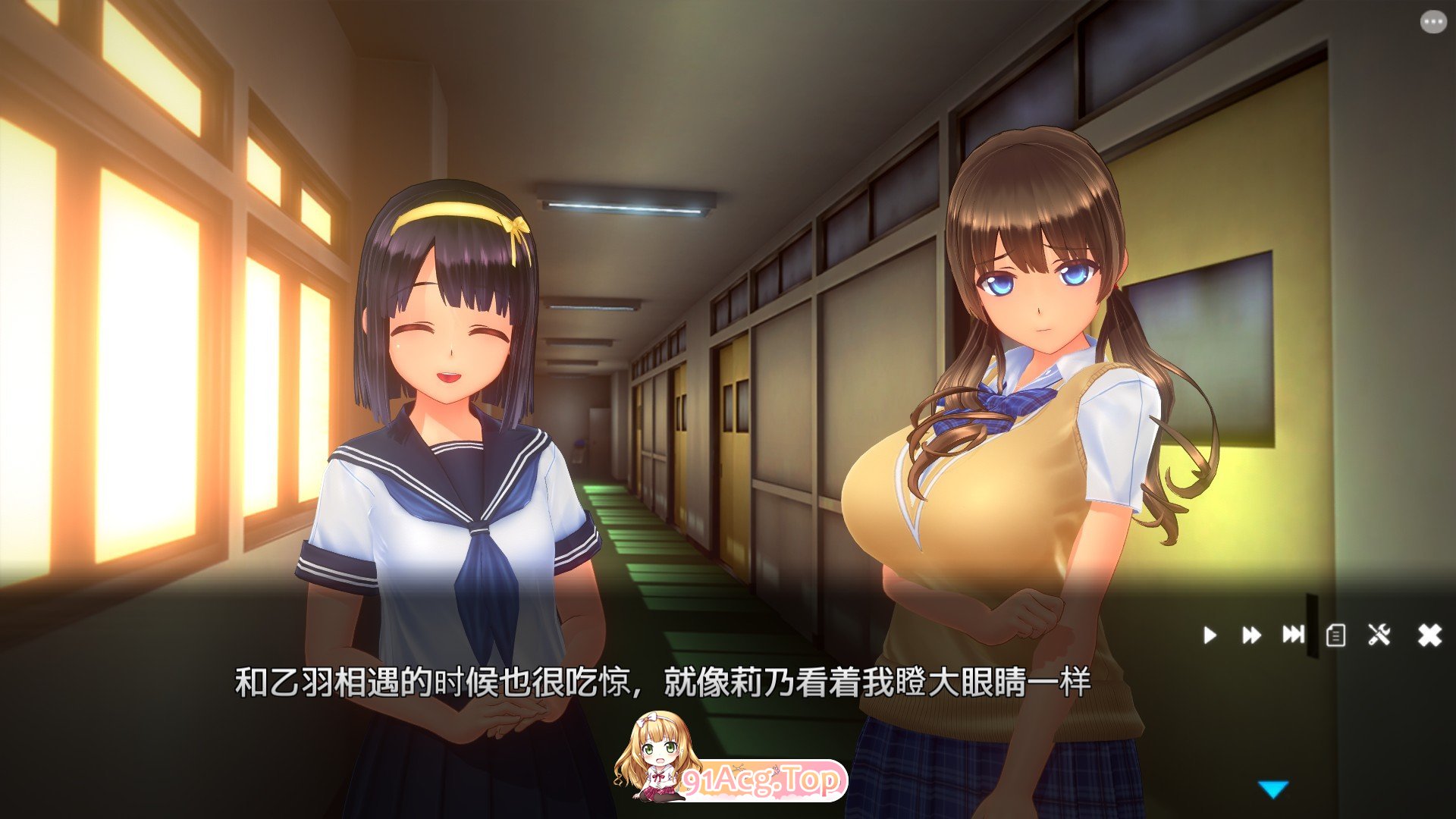Open settings via the wrench and screwdriver icon
Screen dimensions: 1456x819
pyautogui.click(x=1378, y=635)
